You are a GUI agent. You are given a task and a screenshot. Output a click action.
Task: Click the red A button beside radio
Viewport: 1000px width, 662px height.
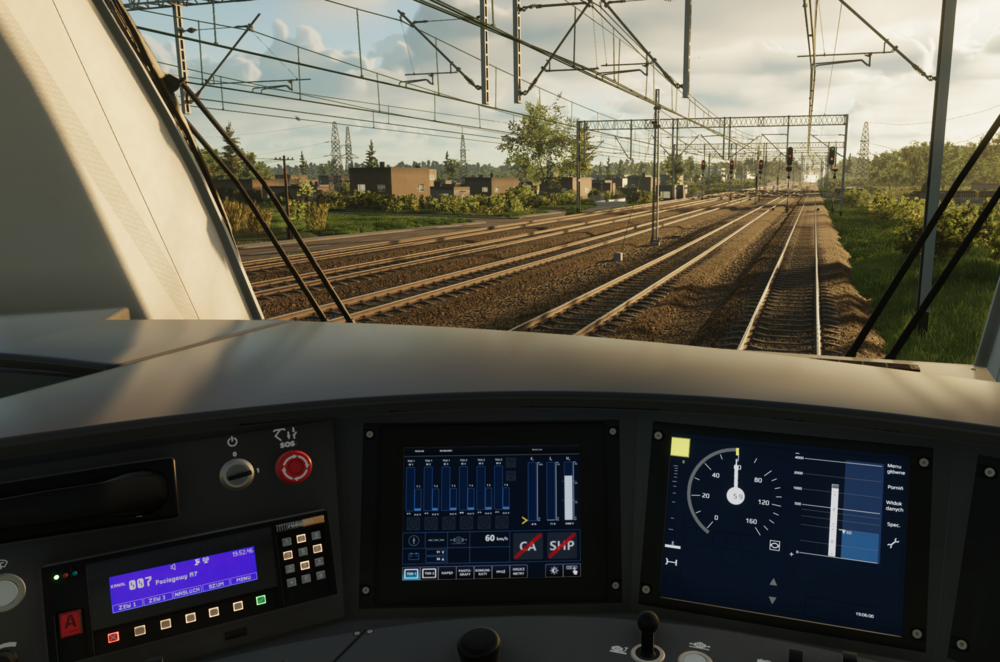coord(70,623)
